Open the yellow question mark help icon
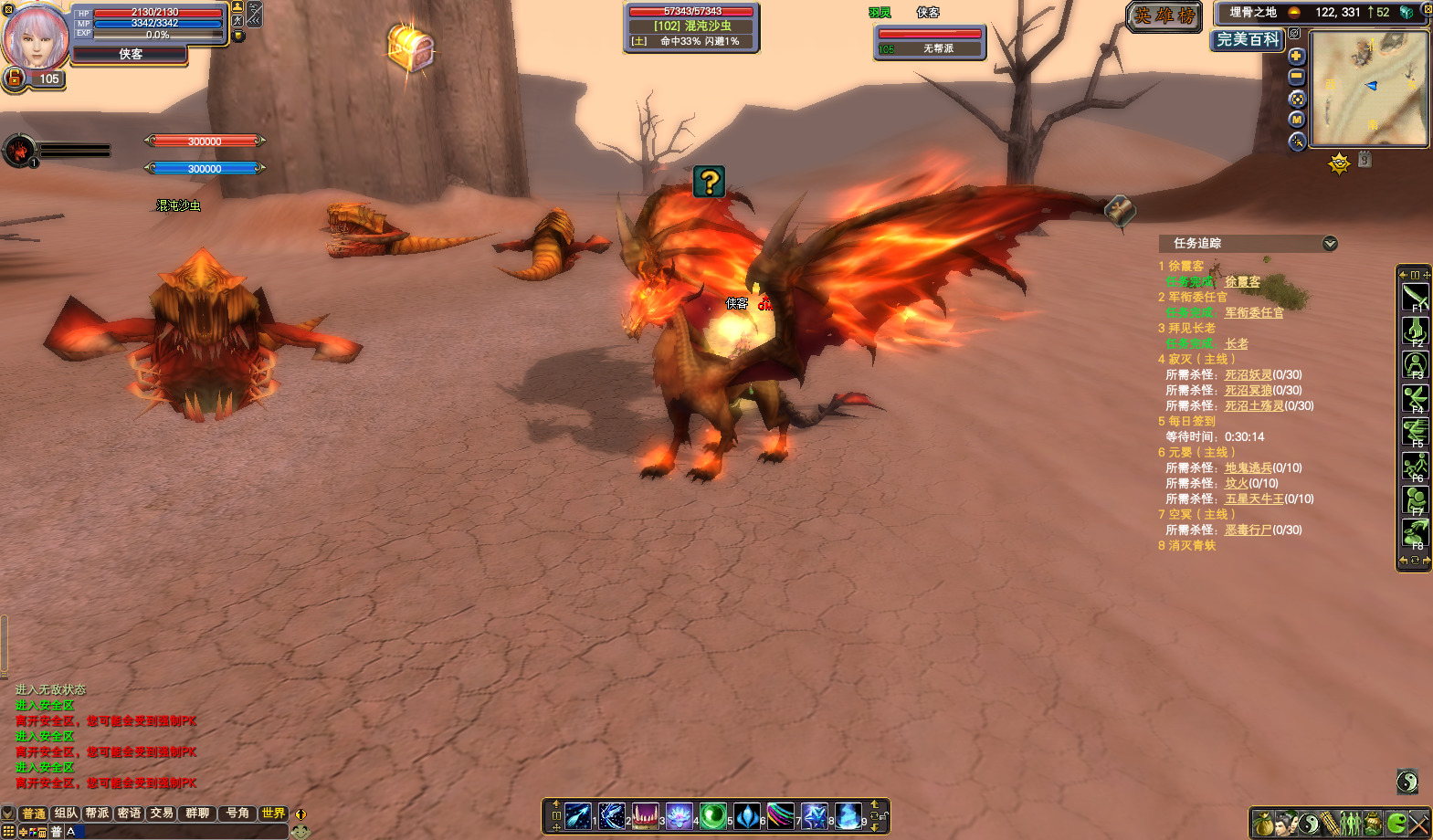Viewport: 1433px width, 840px height. click(709, 182)
